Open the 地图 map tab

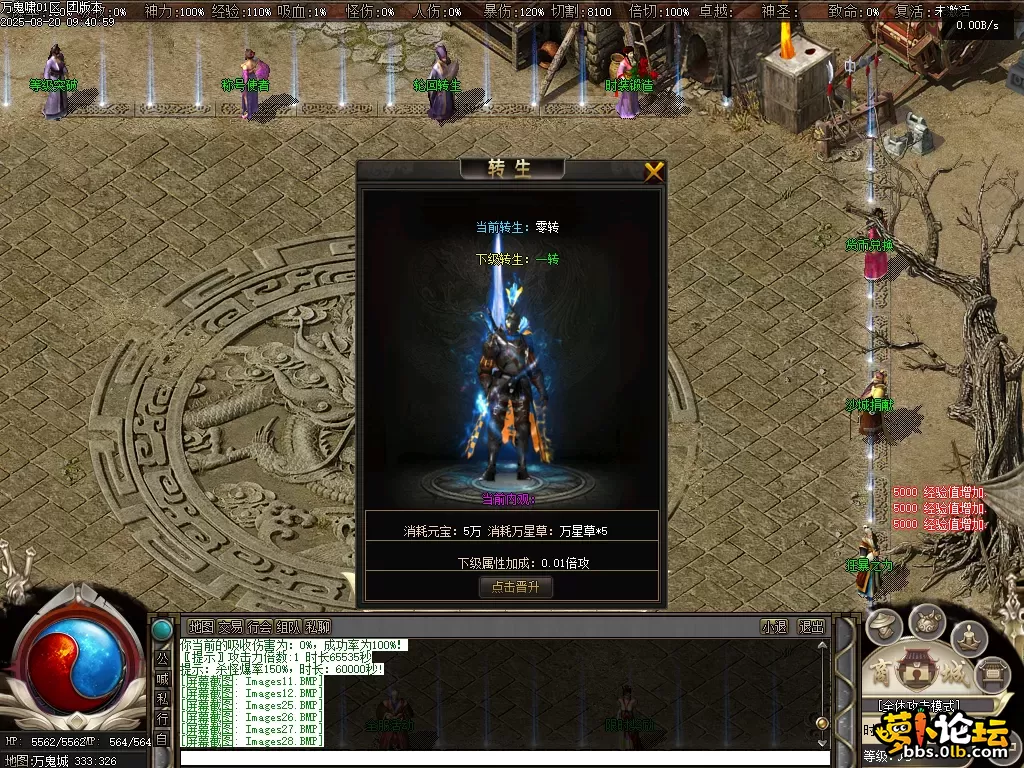pos(201,626)
